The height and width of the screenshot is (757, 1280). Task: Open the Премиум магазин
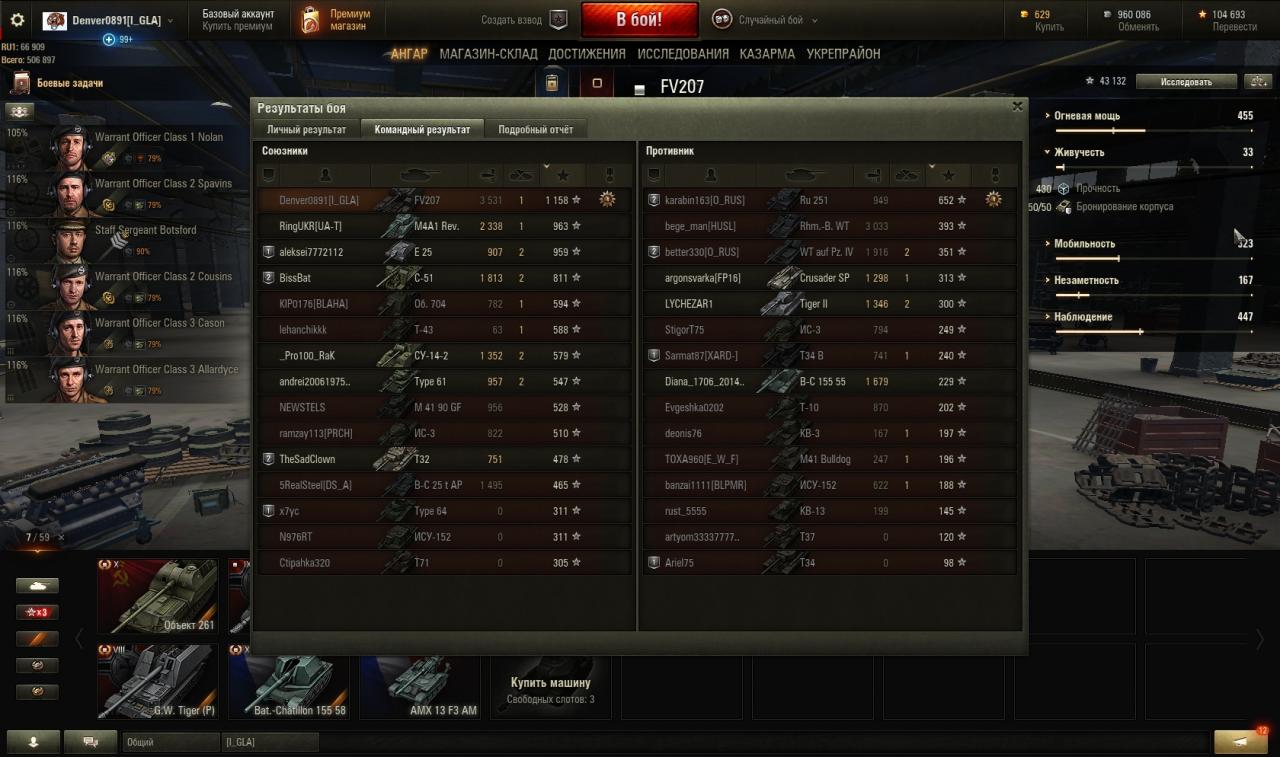pyautogui.click(x=336, y=20)
